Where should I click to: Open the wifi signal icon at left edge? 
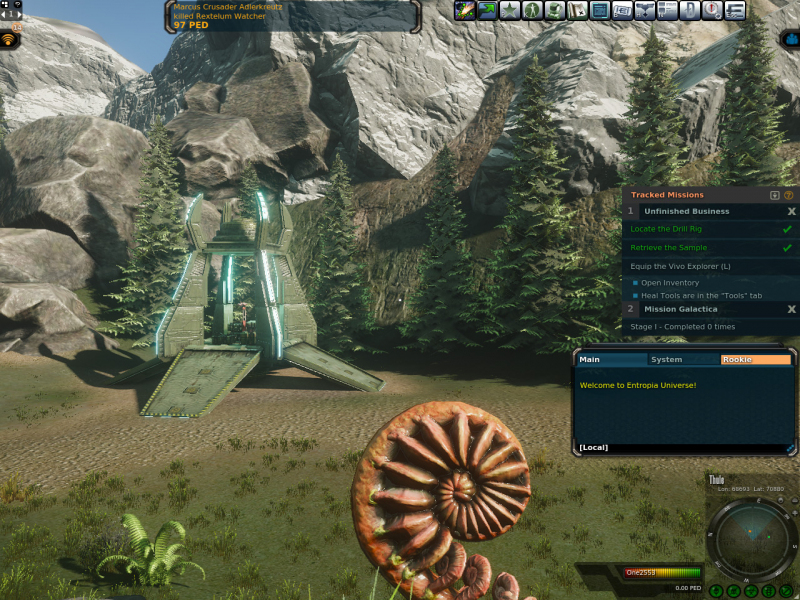pos(9,40)
